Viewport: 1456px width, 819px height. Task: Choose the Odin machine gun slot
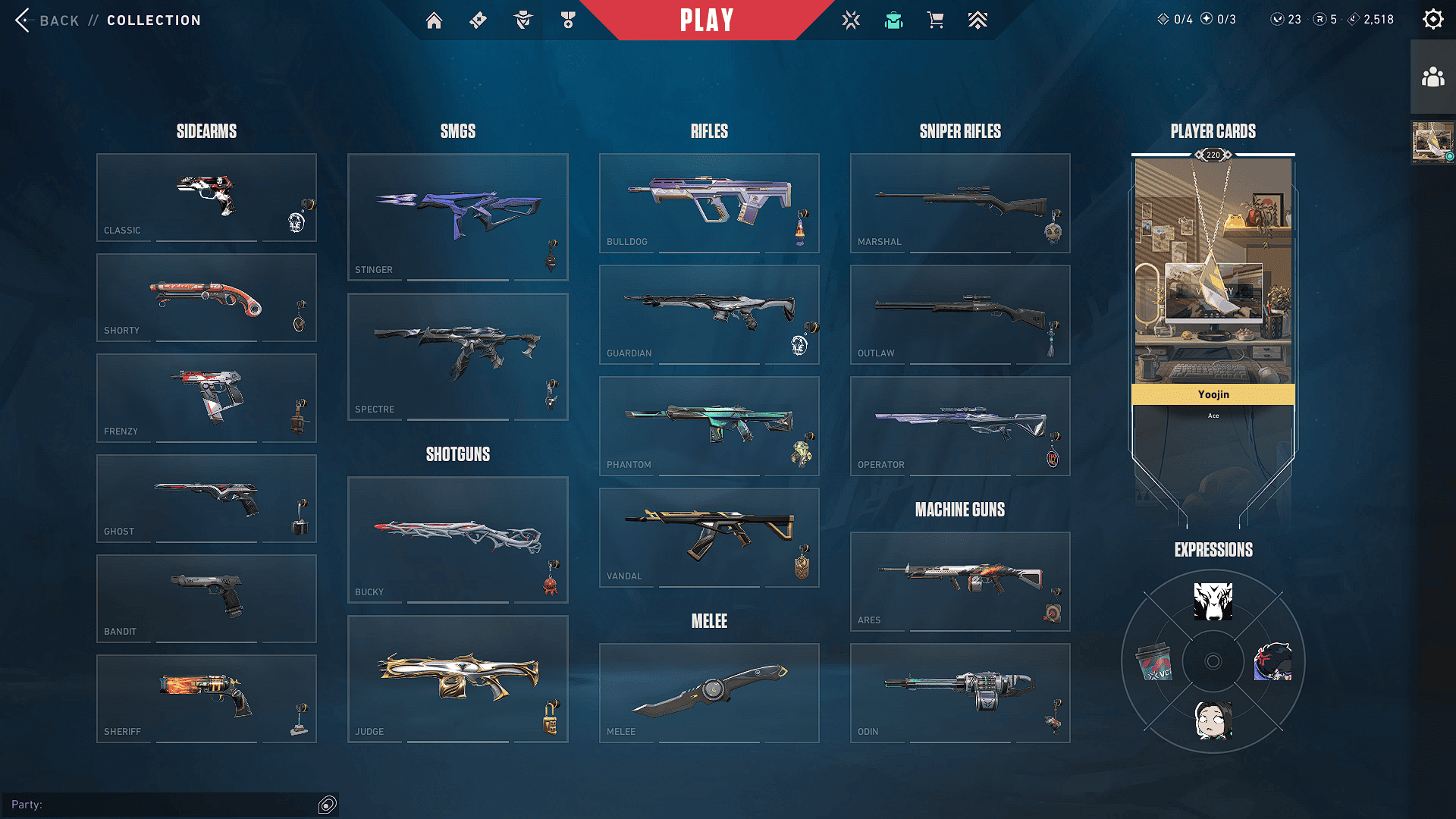click(x=960, y=692)
